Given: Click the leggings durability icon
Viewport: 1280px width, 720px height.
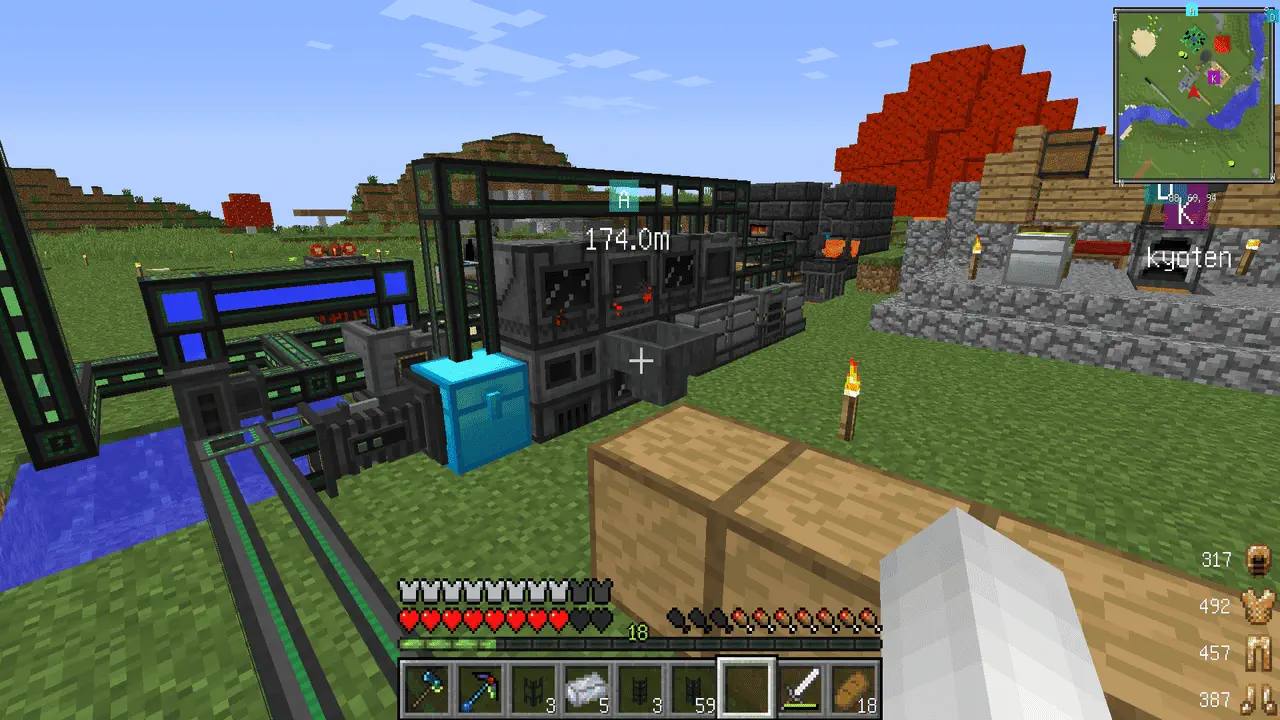Looking at the screenshot, I should 1257,653.
